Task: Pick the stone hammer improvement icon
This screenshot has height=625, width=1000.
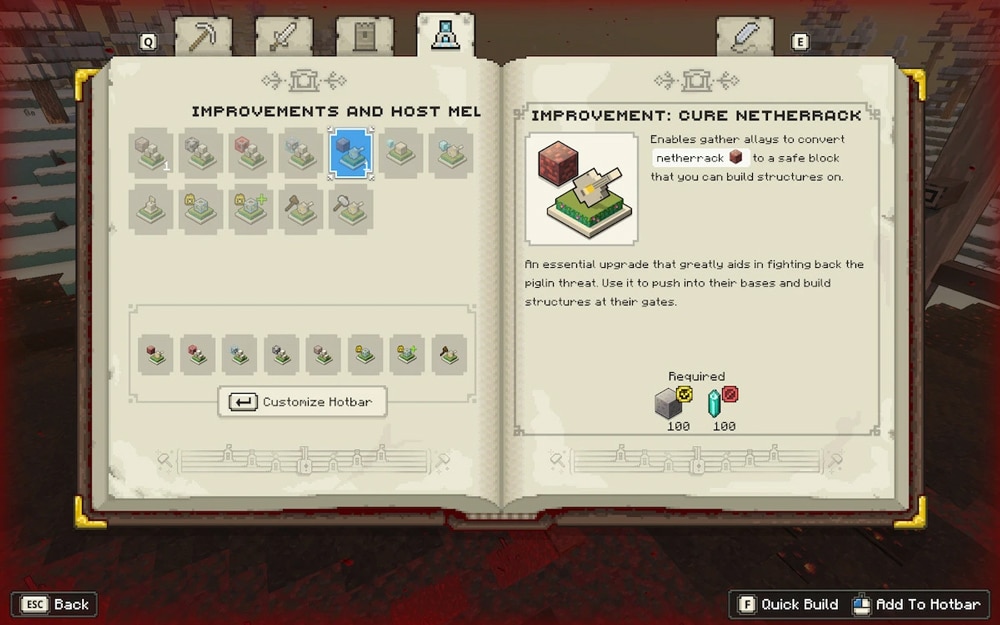Action: tap(351, 208)
